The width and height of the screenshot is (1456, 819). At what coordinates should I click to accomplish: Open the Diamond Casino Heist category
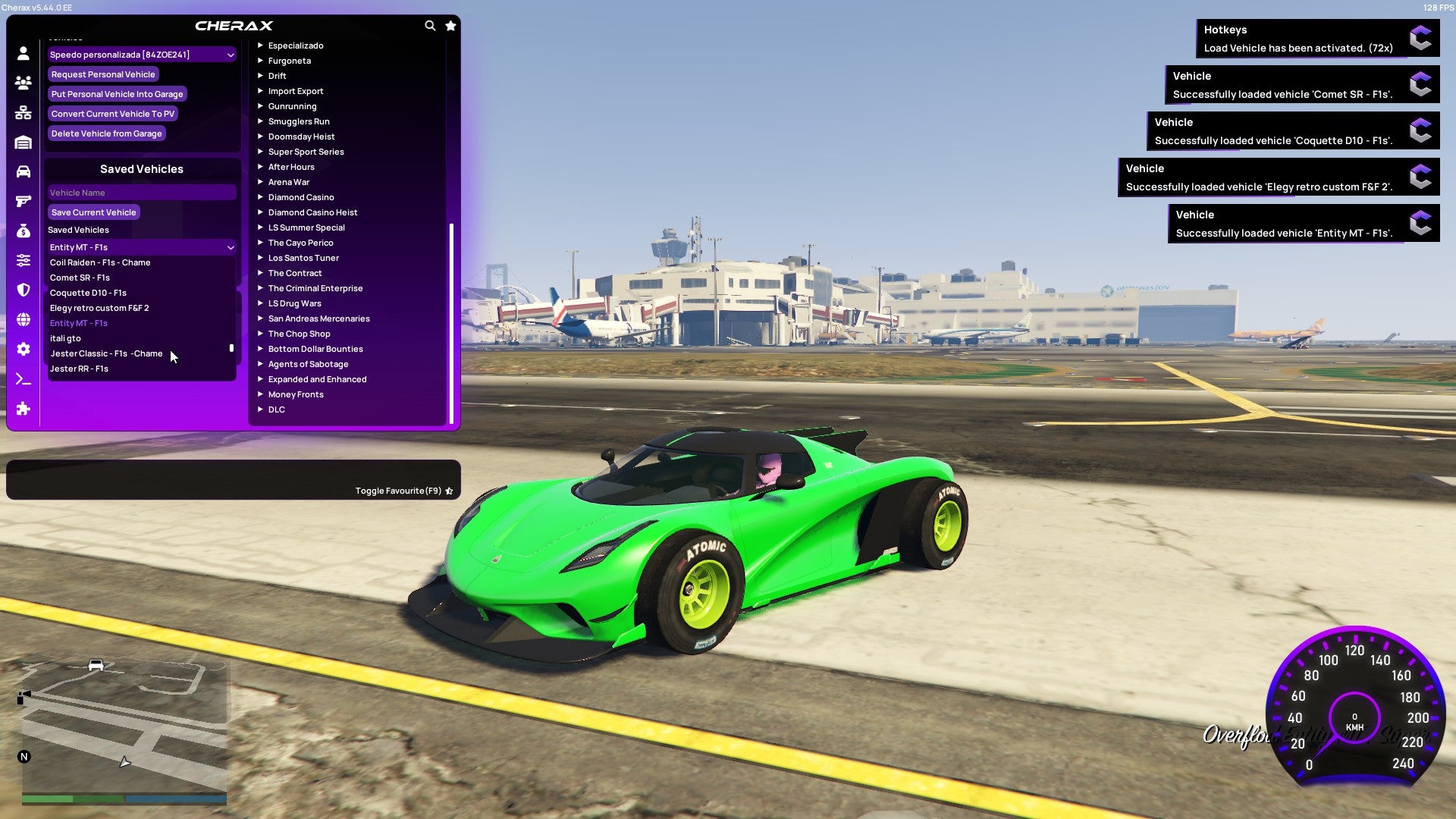[313, 212]
